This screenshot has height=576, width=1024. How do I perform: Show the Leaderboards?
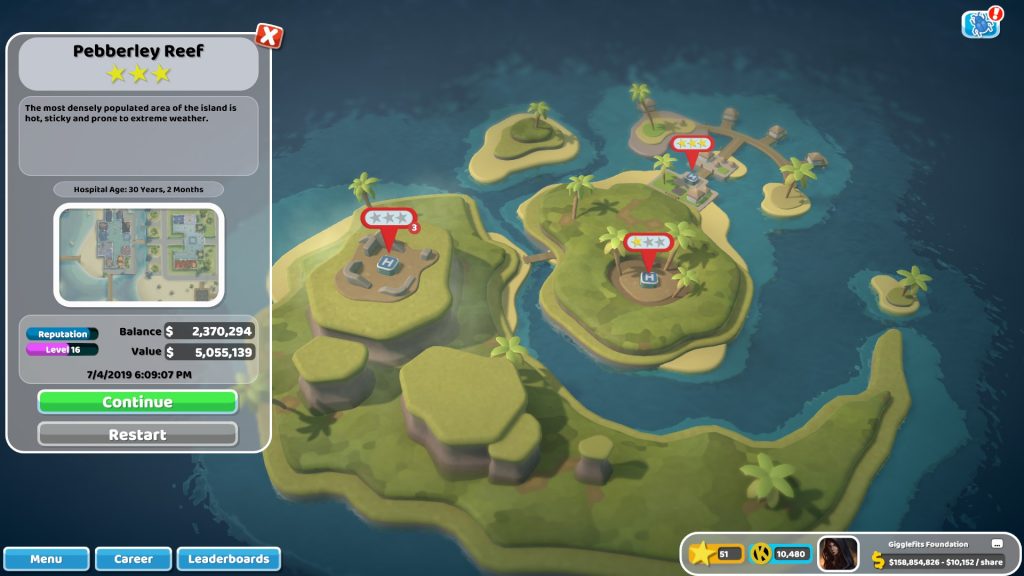click(228, 559)
